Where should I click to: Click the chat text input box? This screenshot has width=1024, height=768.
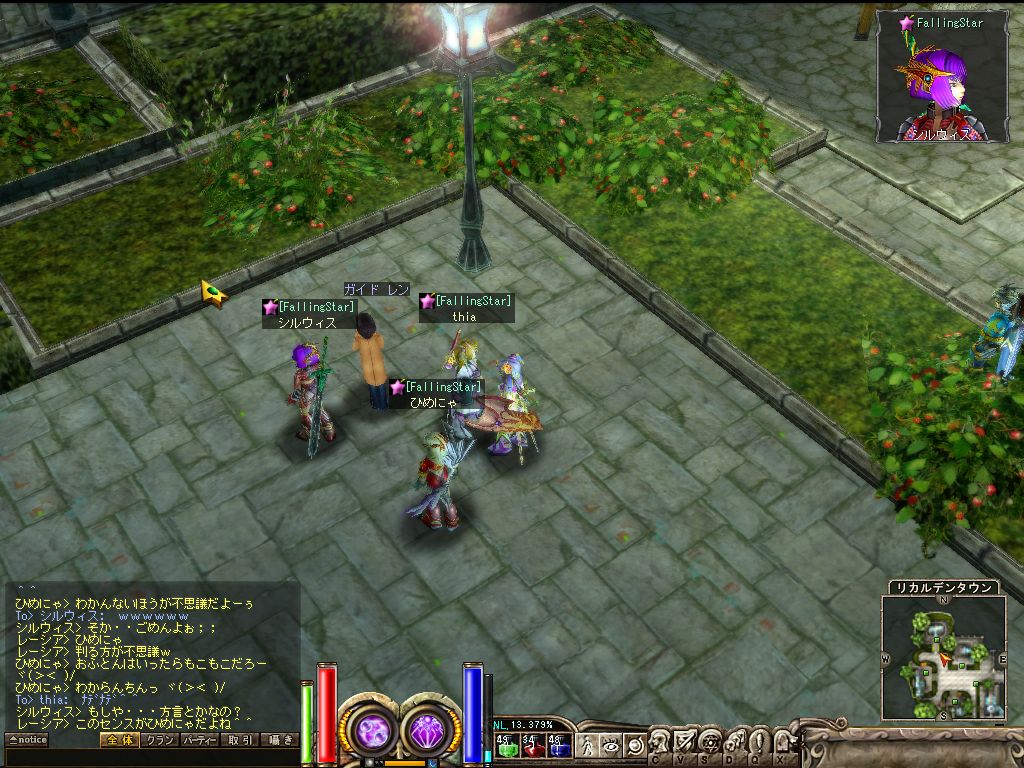150,756
